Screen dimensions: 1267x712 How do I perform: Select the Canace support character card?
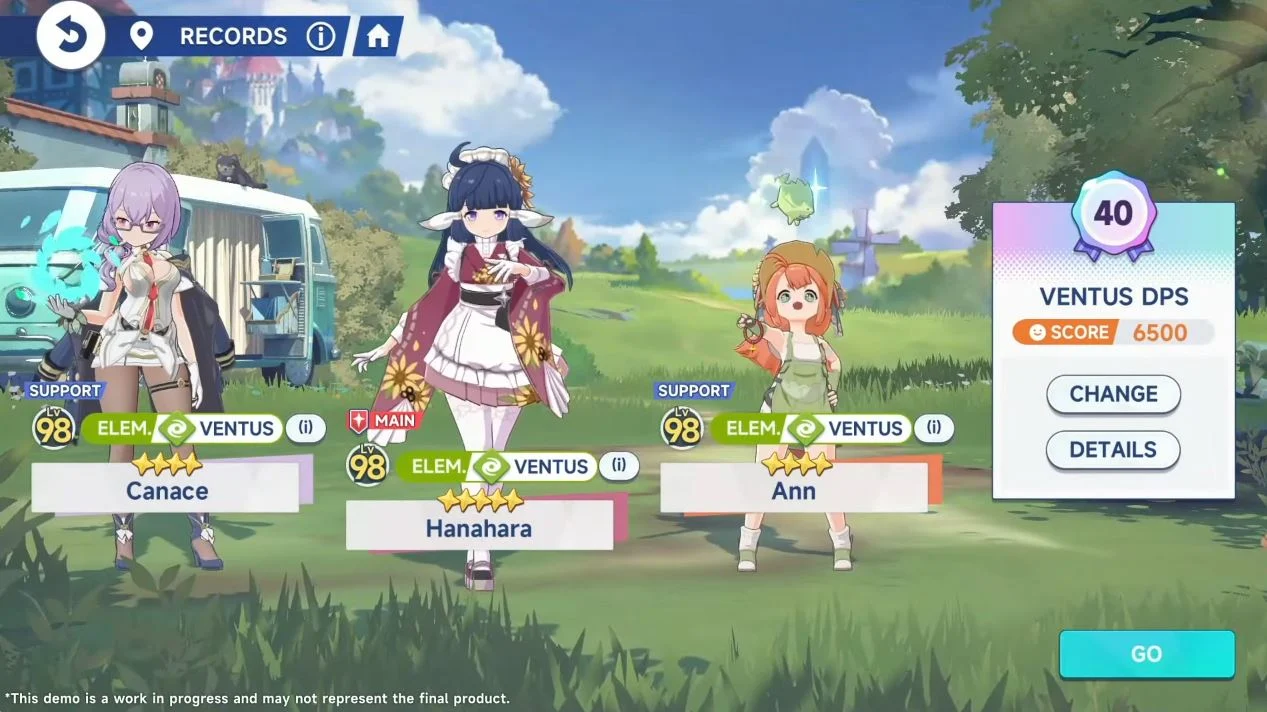165,490
